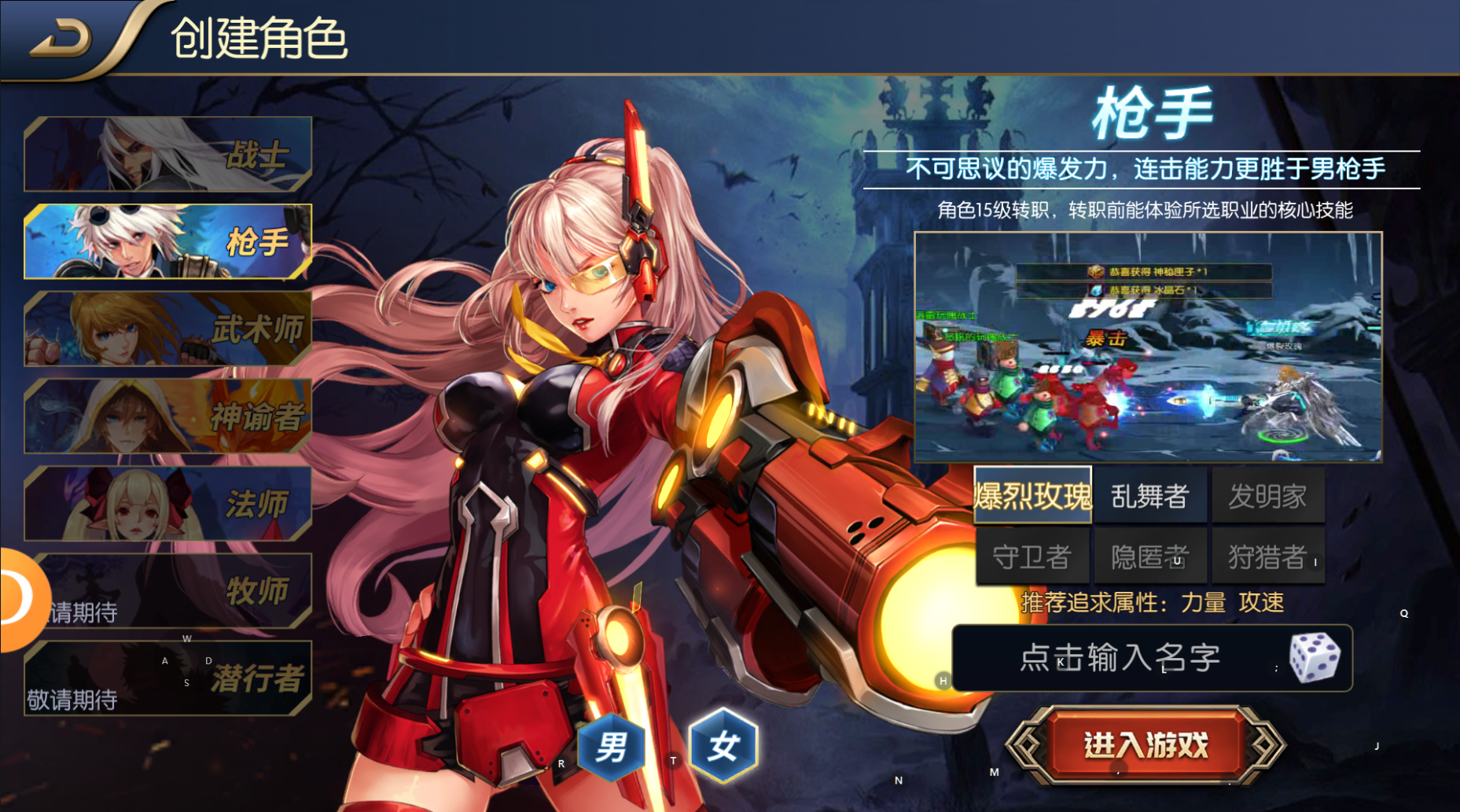Screen dimensions: 1460x812
Task: Choose the 枪手 gunner class
Action: coord(167,241)
